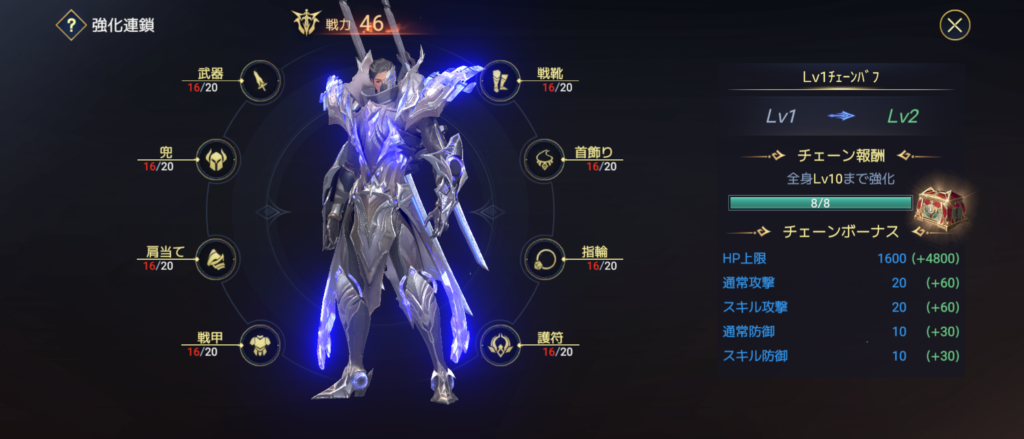Select the 指輪 ring slot
This screenshot has height=439, width=1024.
543,259
